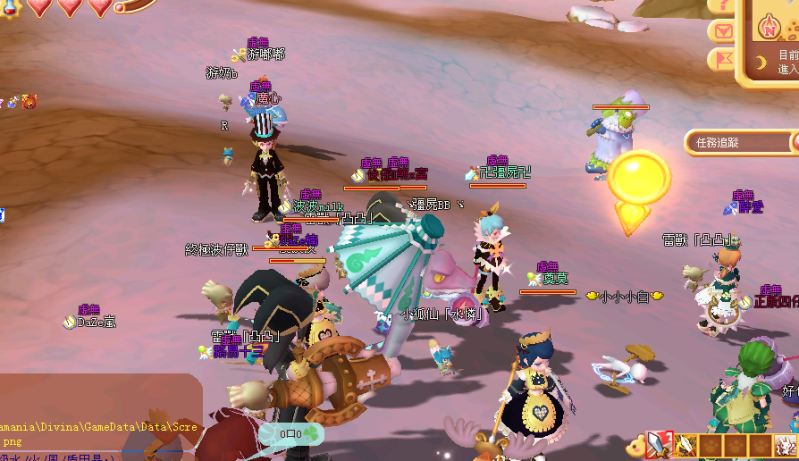This screenshot has height=461, width=799.
Task: Click the potion flask icon
Action: (14, 102)
